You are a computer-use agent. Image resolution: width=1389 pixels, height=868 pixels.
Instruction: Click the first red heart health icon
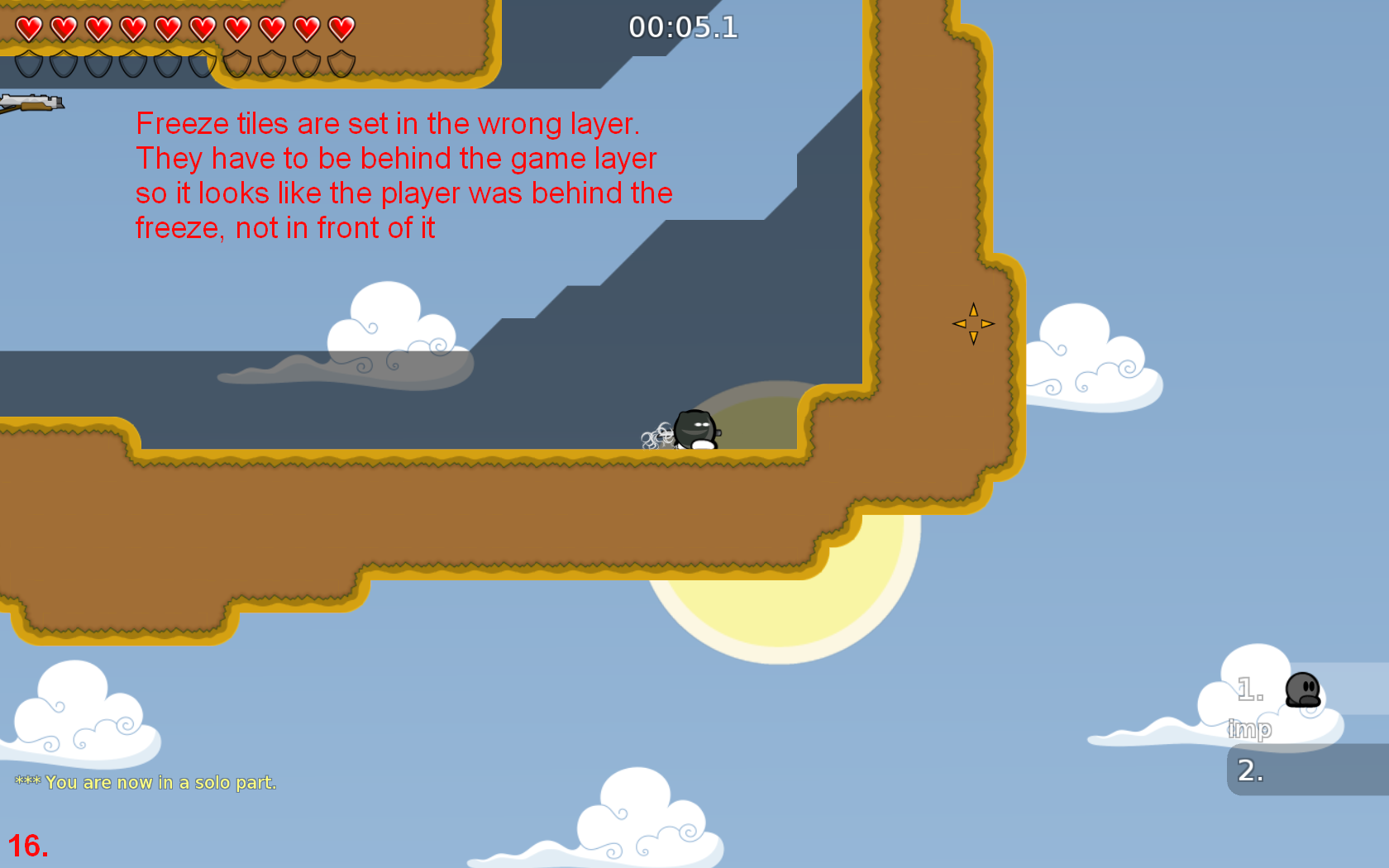click(29, 27)
